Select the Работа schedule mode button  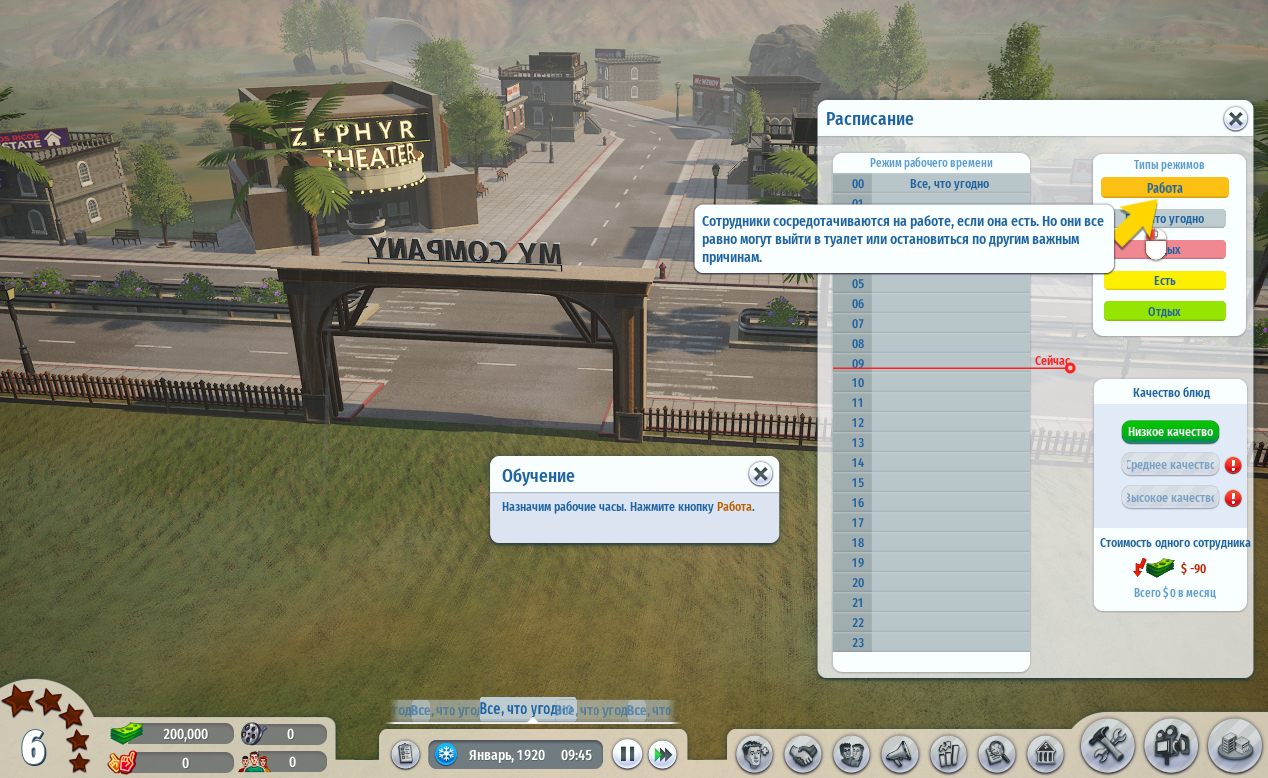tap(1164, 188)
